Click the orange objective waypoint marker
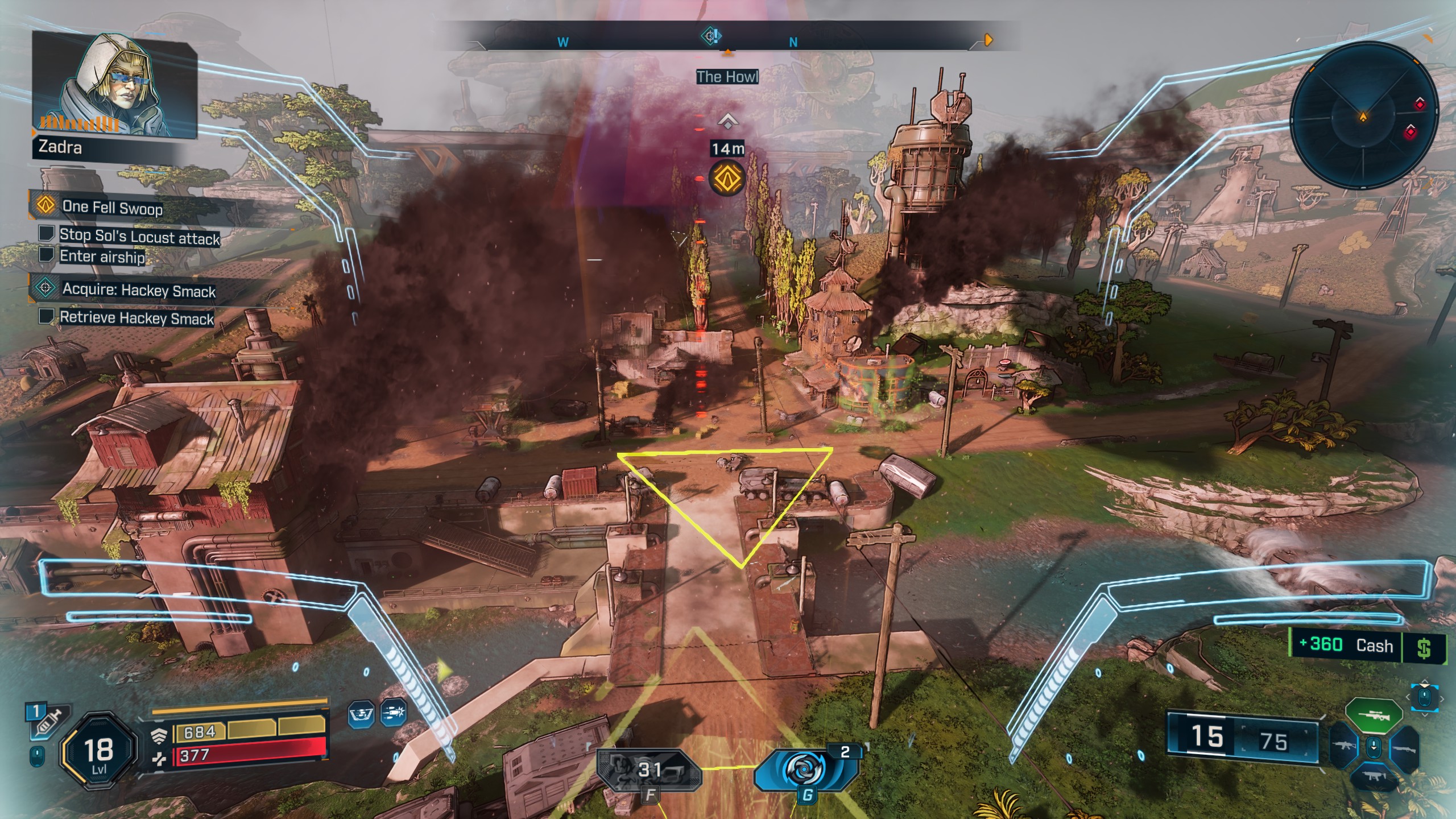Image resolution: width=1456 pixels, height=819 pixels. (727, 178)
